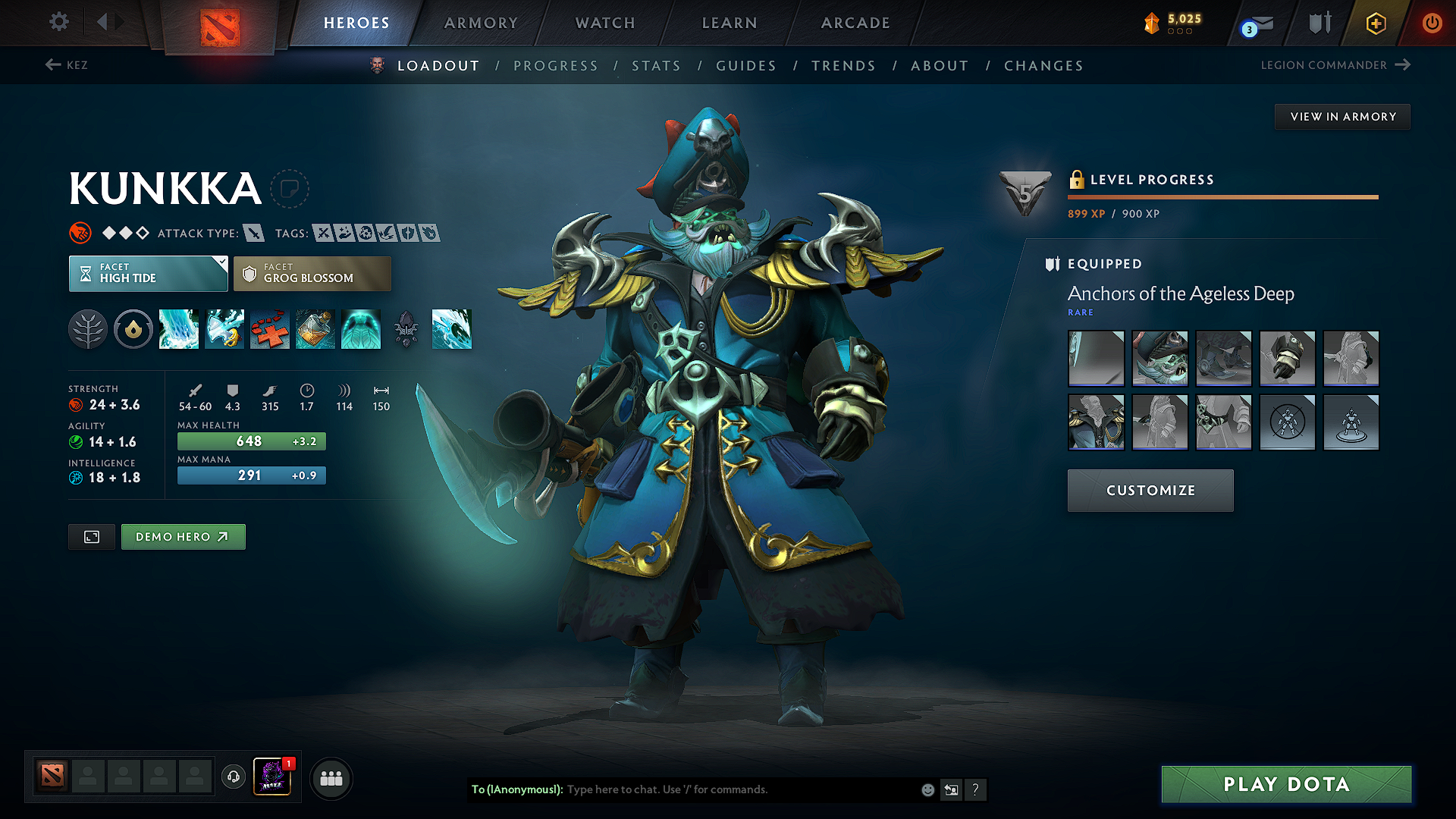This screenshot has height=819, width=1456.
Task: Click the X Marks the Spot ability icon
Action: (270, 329)
